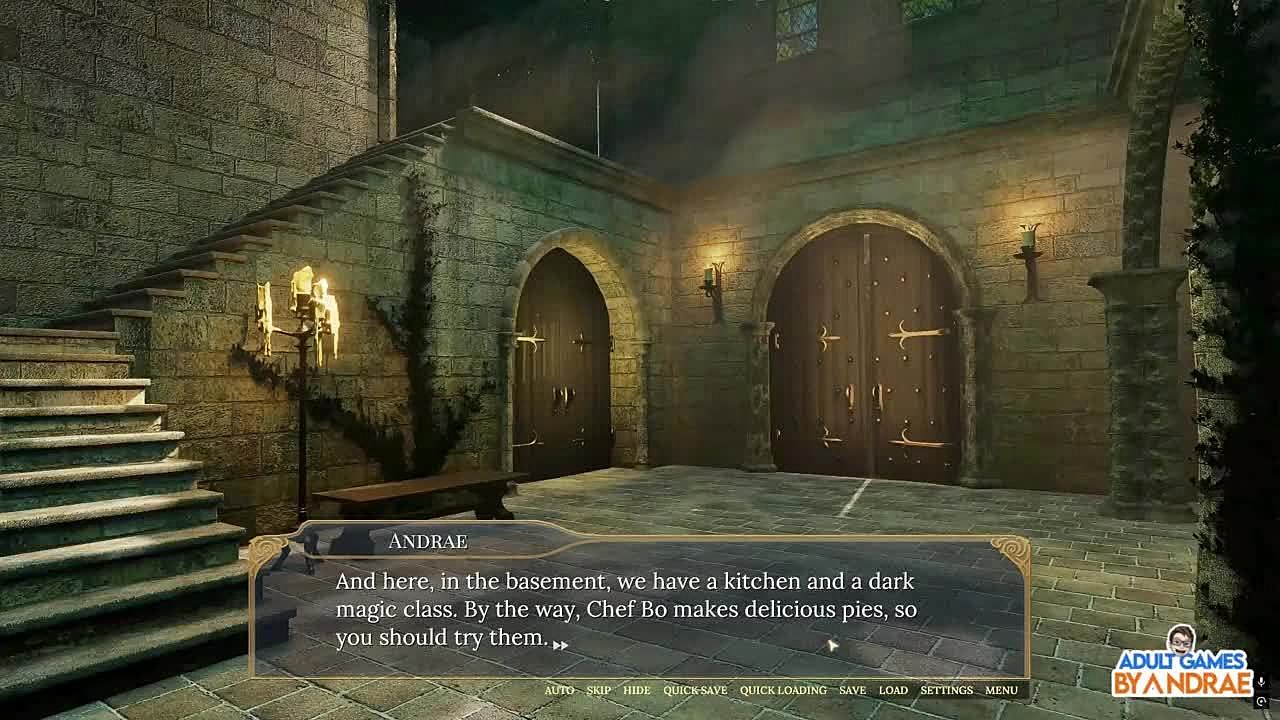This screenshot has width=1280, height=720.
Task: Open the Save screen
Action: point(852,690)
